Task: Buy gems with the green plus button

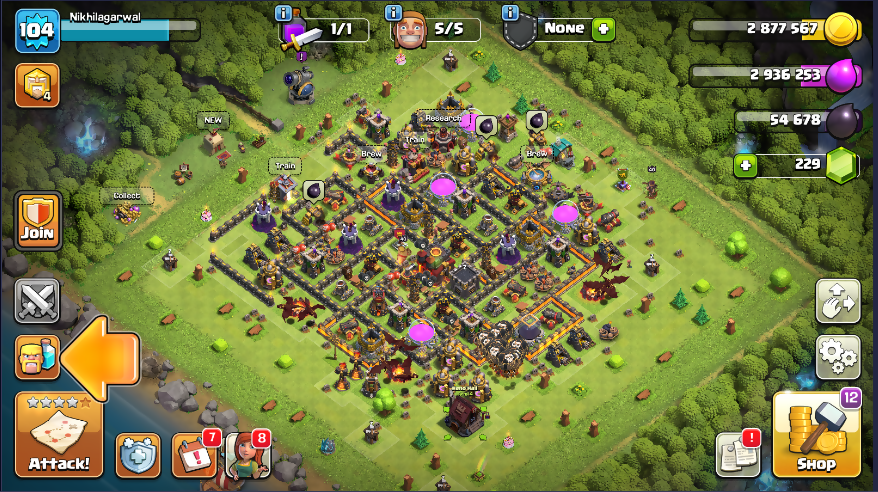Action: (x=743, y=164)
